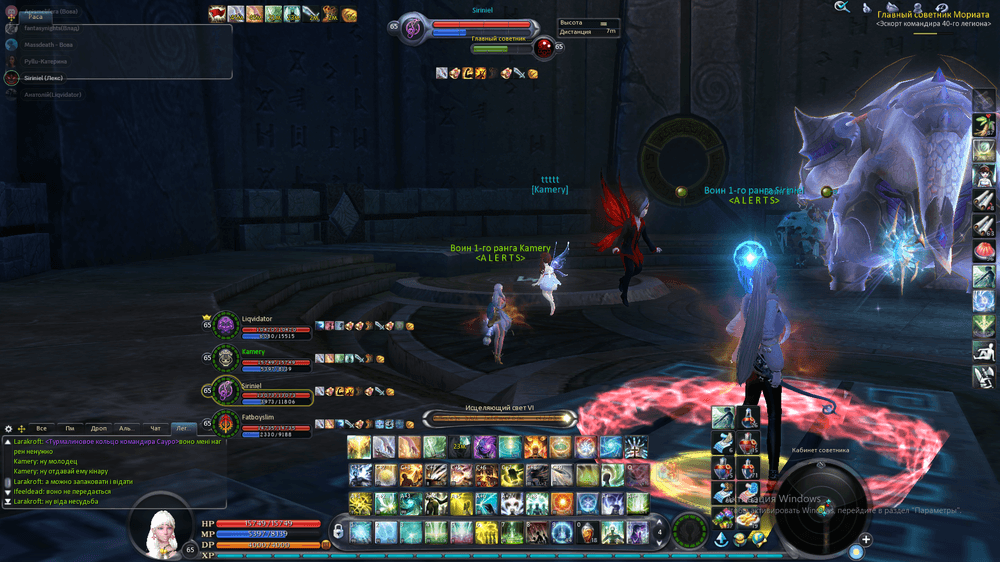The image size is (1000, 562).
Task: Toggle the hotbar padlock lock
Action: click(x=339, y=530)
